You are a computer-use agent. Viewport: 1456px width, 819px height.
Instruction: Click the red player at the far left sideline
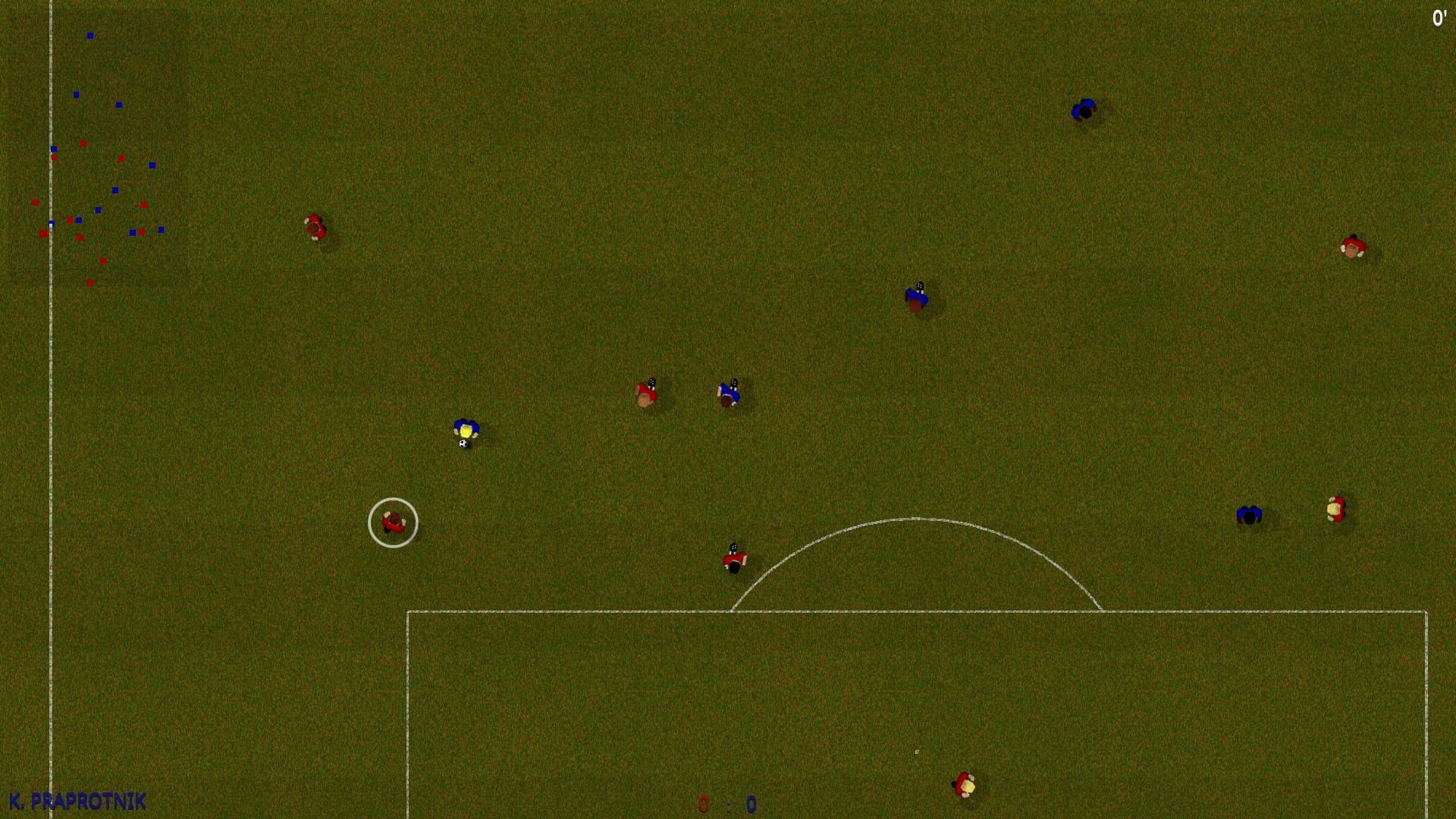[316, 227]
